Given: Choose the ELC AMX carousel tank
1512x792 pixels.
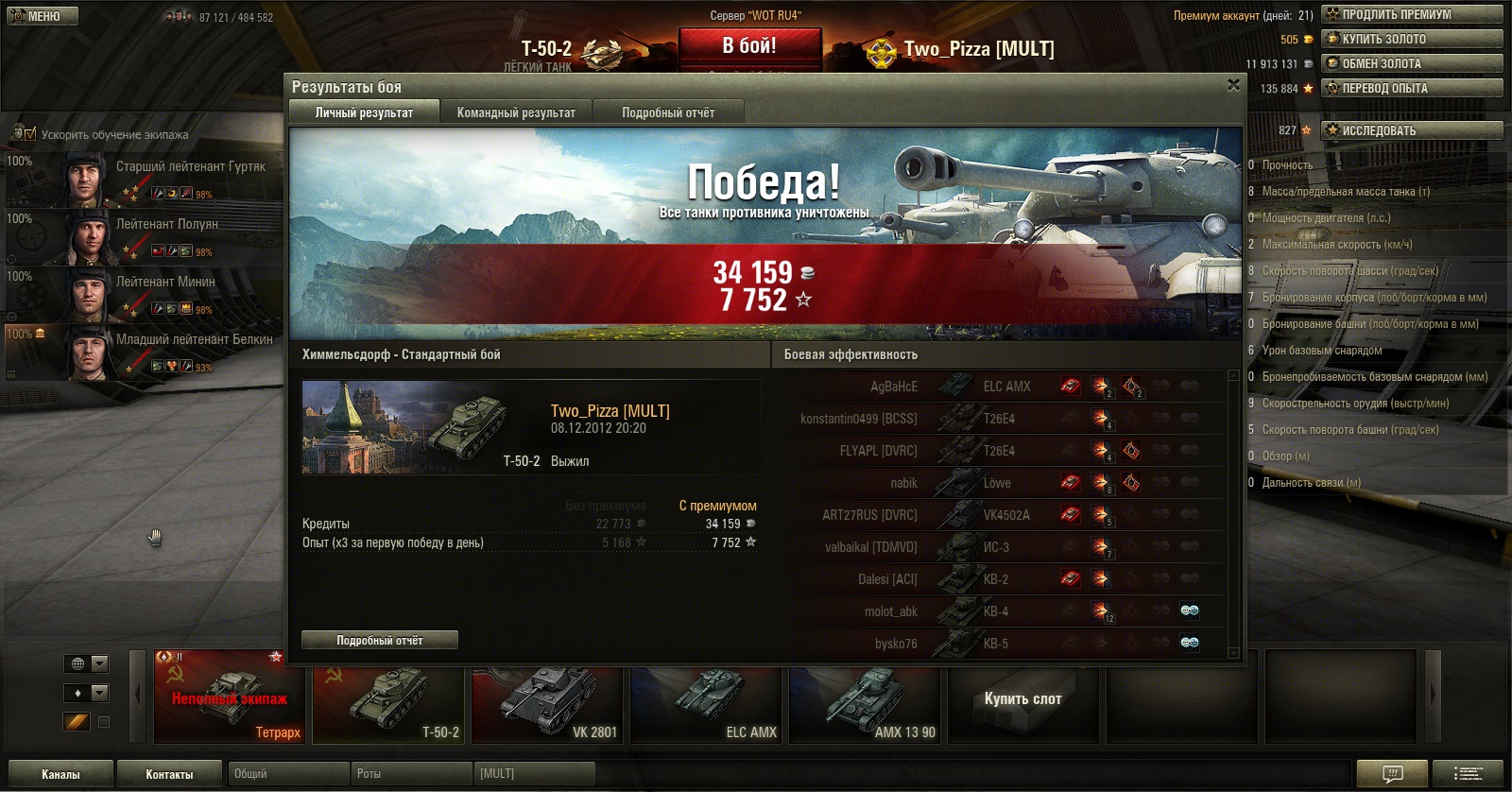Looking at the screenshot, I should [707, 704].
